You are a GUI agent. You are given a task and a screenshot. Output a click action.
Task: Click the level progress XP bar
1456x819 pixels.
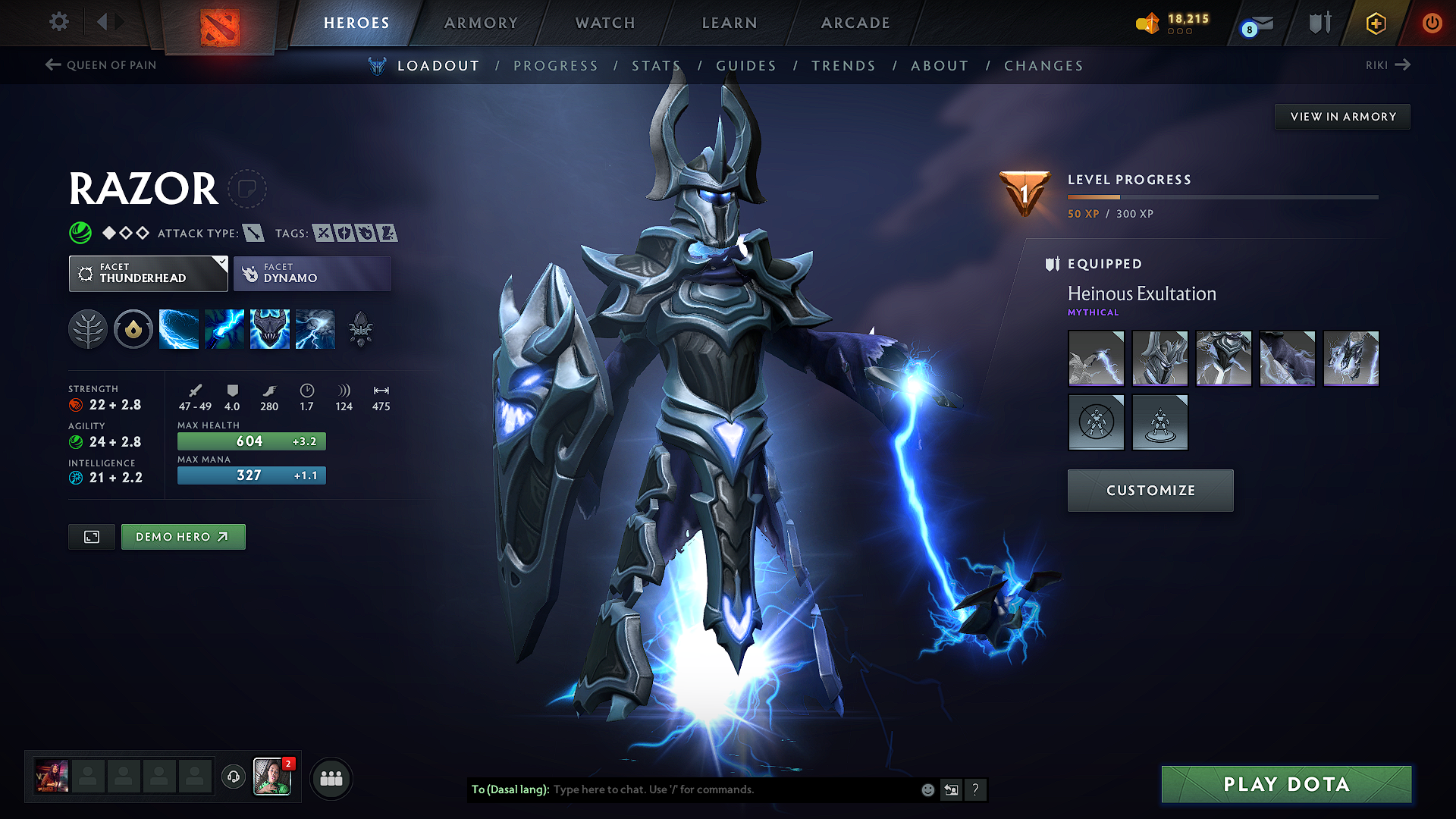(x=1221, y=197)
